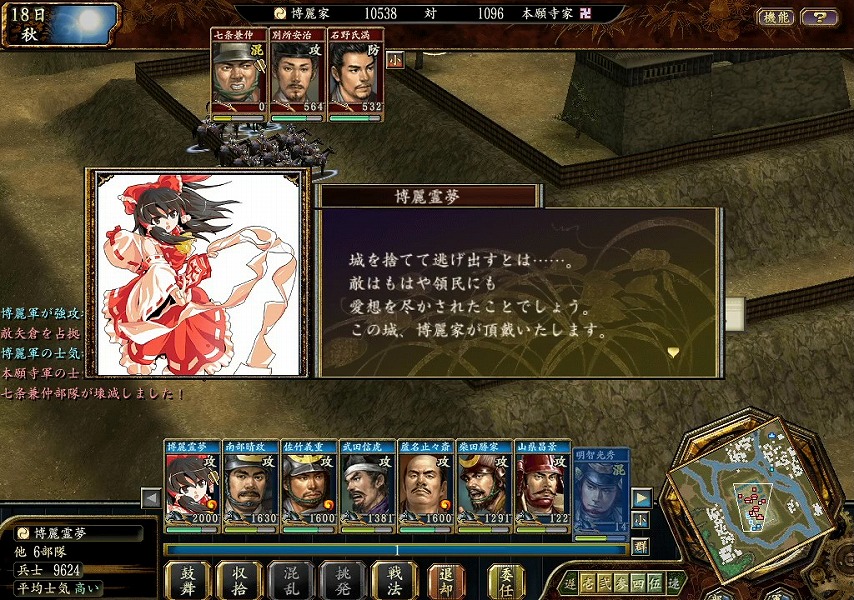Viewport: 854px width, 600px height.
Task: Select enemy officer 七条兼仲 portrait
Action: pyautogui.click(x=238, y=77)
